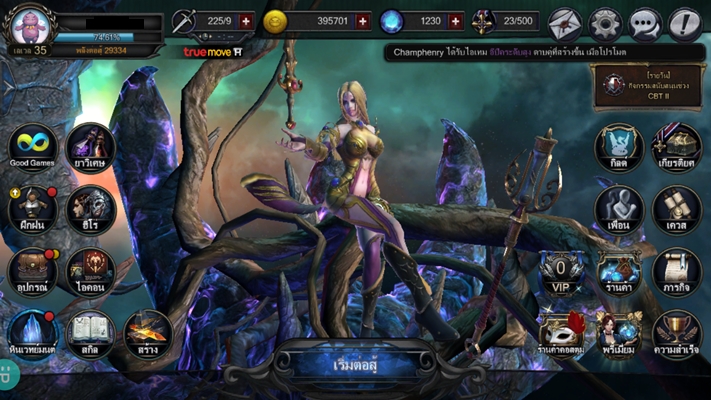Open the ความสำเร็จ achievements trophy

tap(677, 332)
